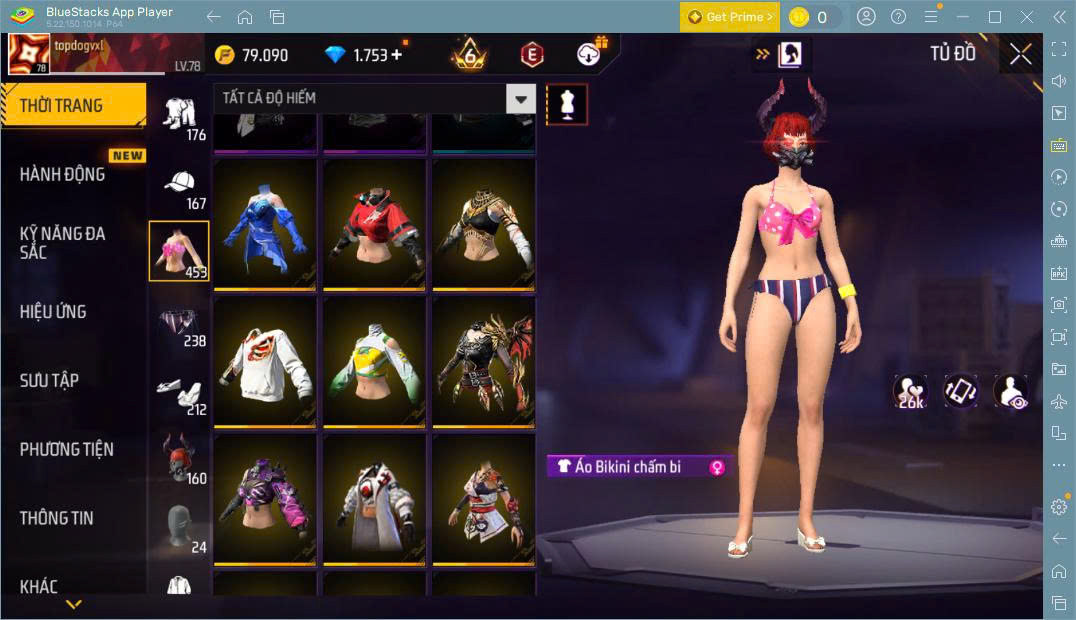Viewport: 1076px width, 620px height.
Task: Select the black and red winged top
Action: [x=485, y=361]
